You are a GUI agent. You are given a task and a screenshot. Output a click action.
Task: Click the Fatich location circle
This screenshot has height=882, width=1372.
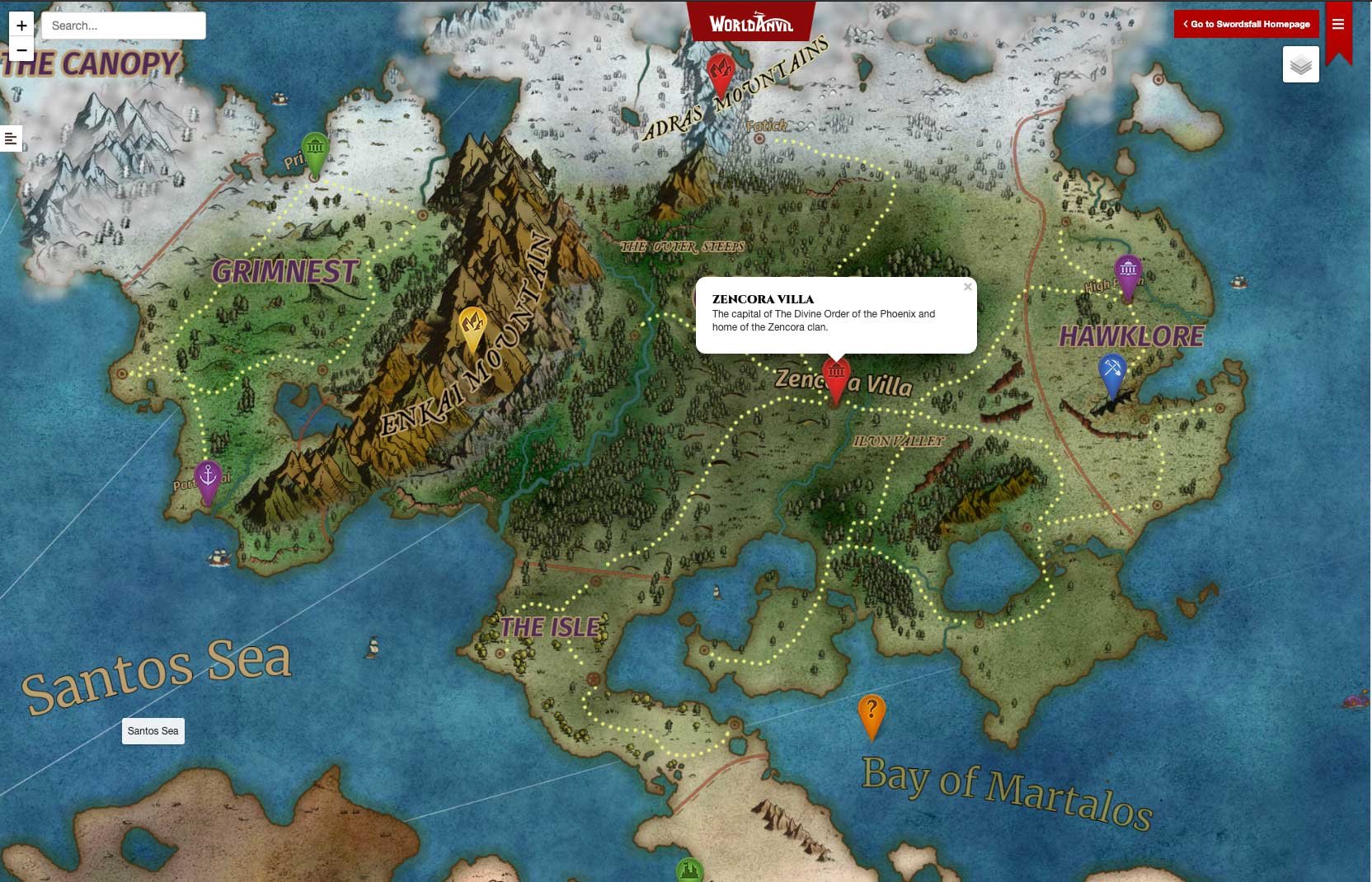(x=758, y=138)
